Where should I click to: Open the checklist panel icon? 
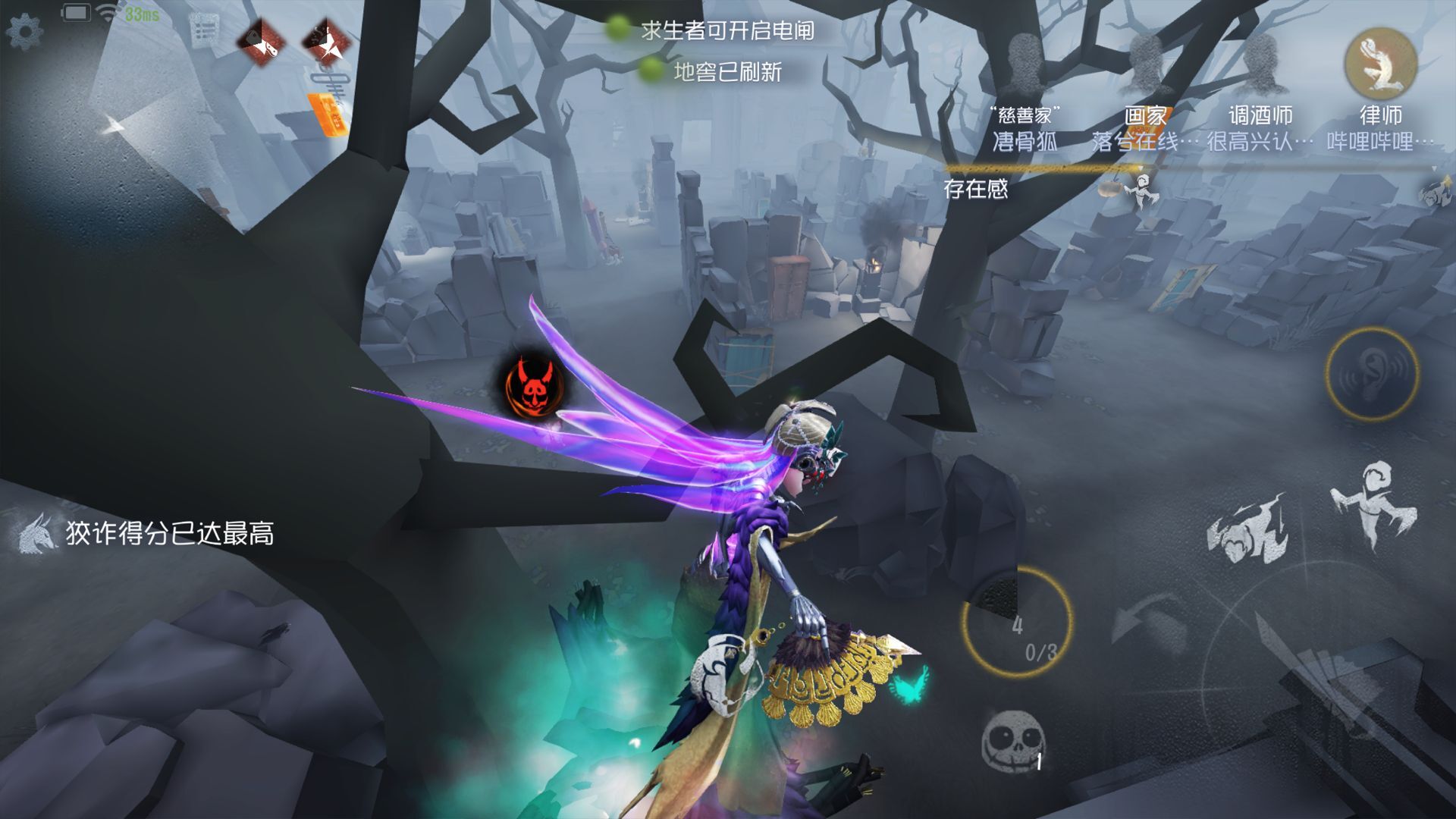coord(205,29)
